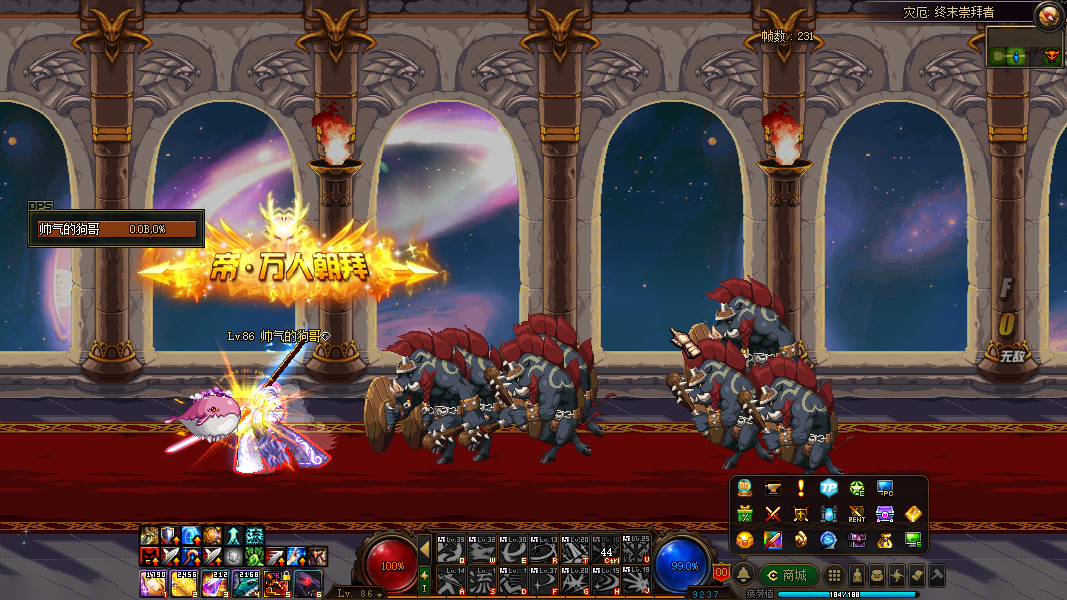Open the Lv. 86 level dropdown

pyautogui.click(x=357, y=594)
